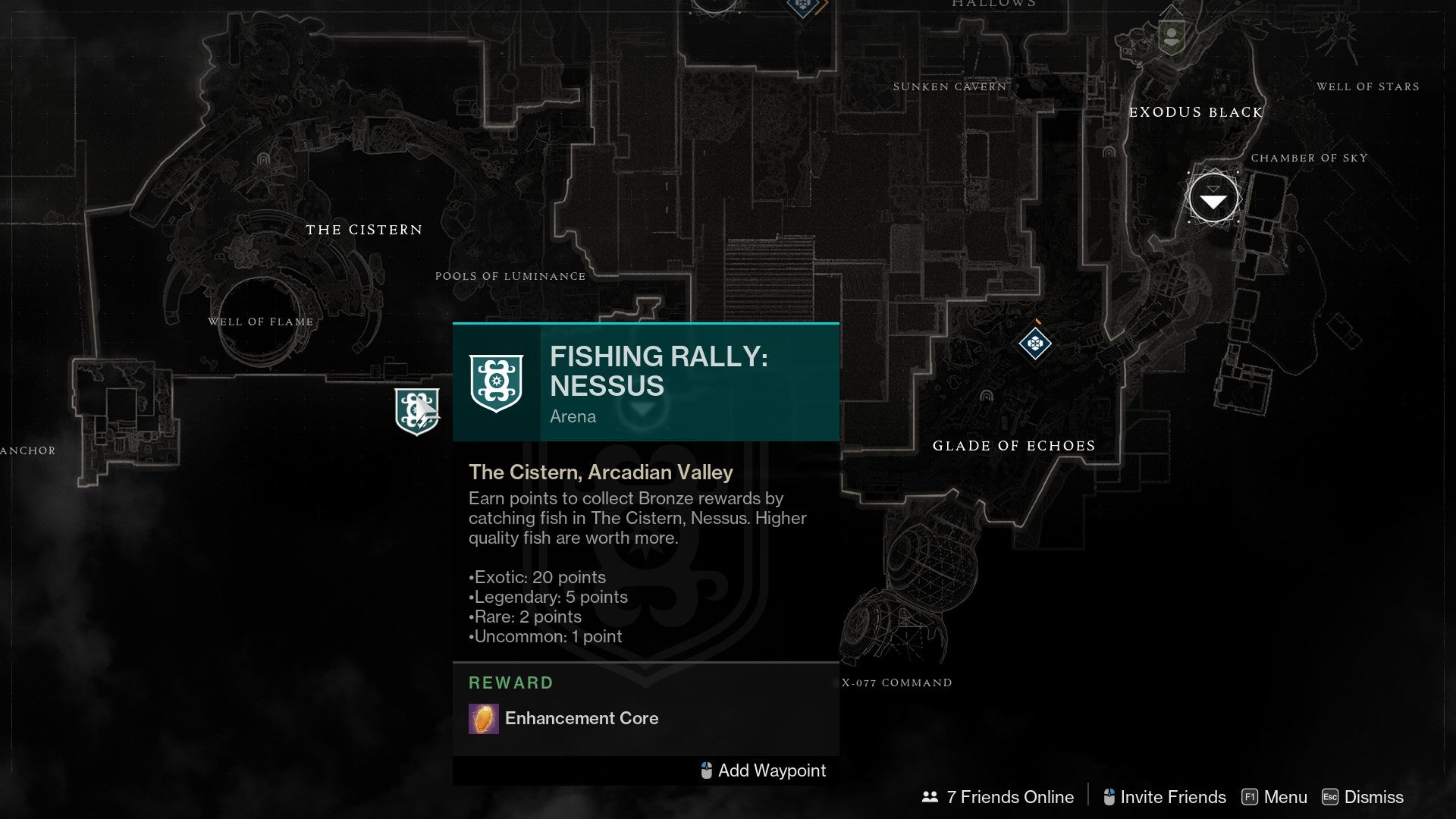
Task: Select the Fishing Rally shield marker on the map
Action: coord(416,411)
